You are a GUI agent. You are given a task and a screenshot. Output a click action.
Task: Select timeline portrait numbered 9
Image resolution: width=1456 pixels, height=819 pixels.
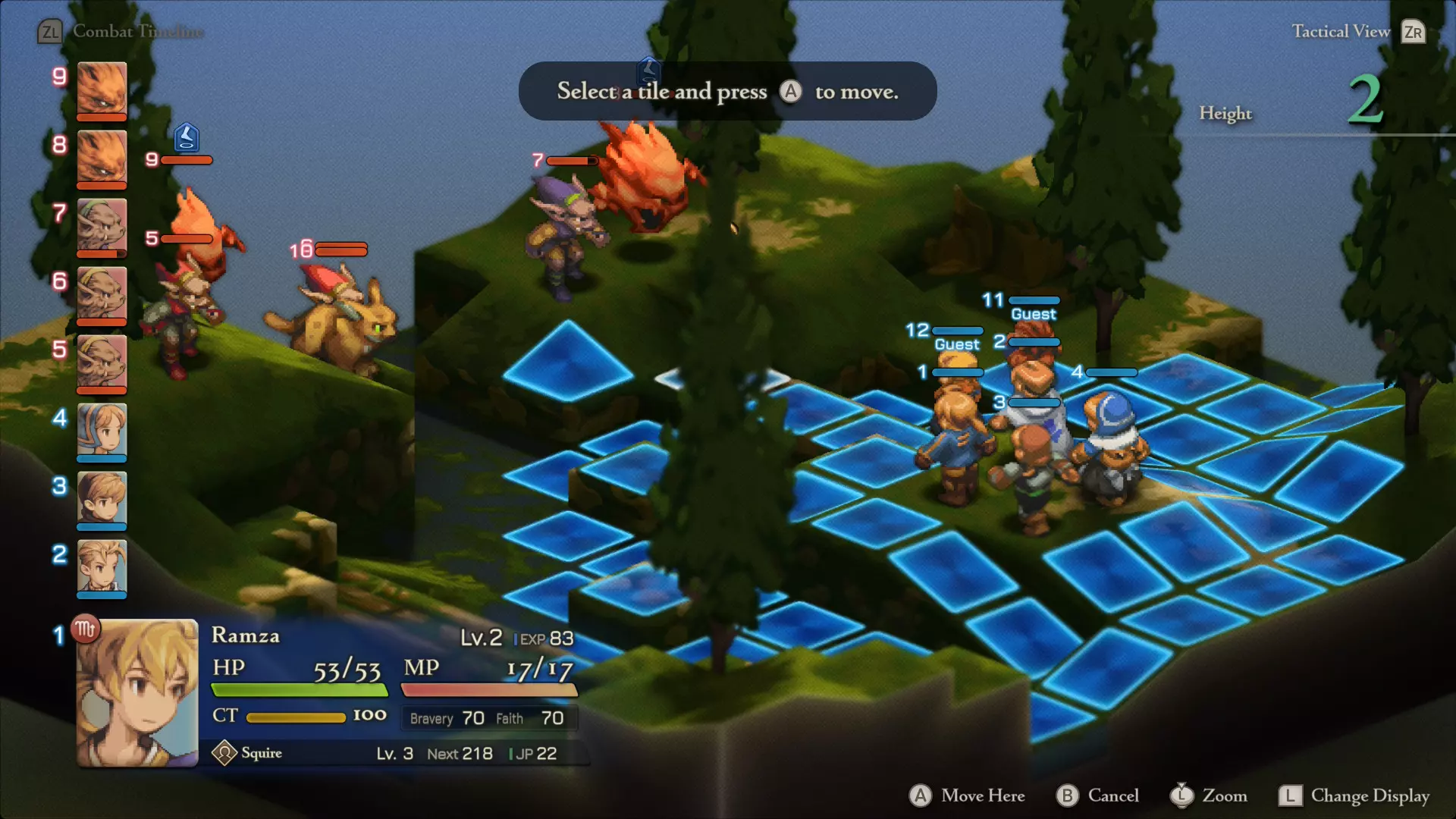pos(102,89)
